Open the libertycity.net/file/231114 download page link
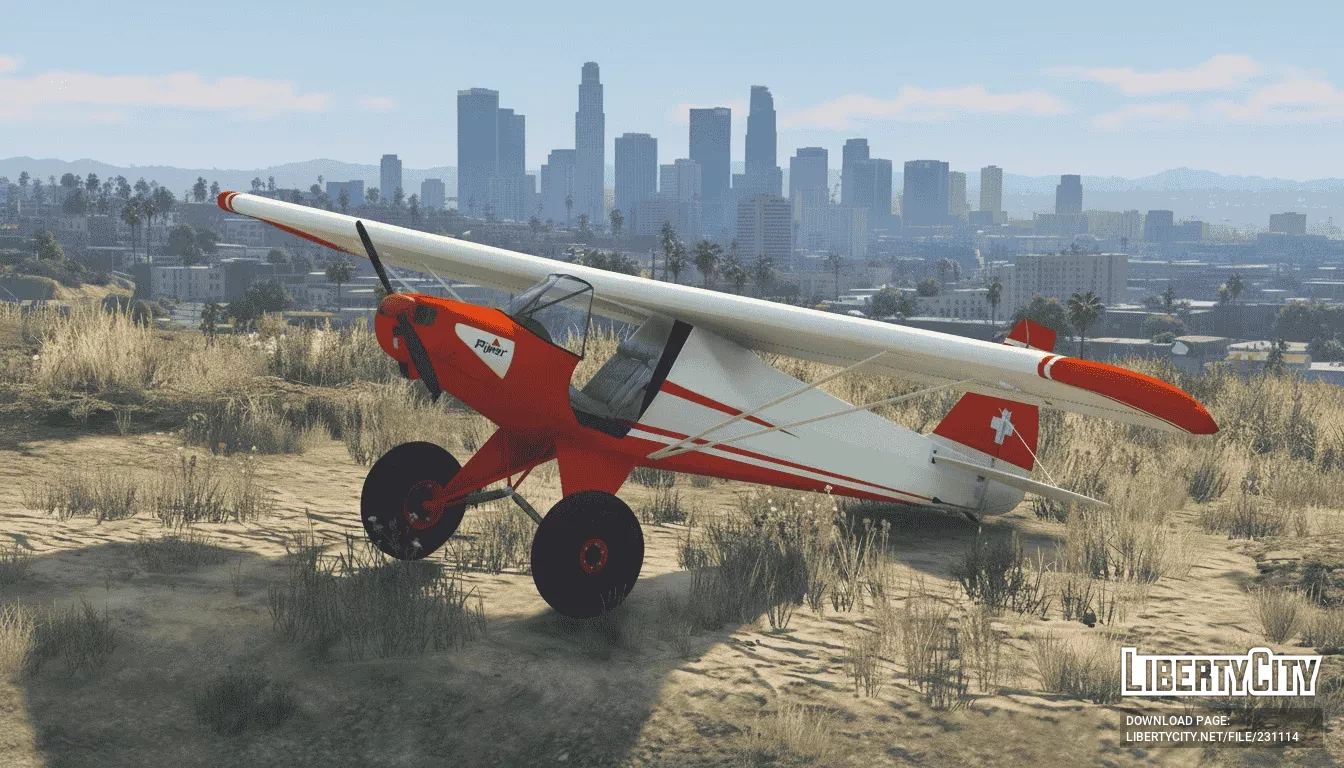This screenshot has width=1344, height=768. (1212, 737)
